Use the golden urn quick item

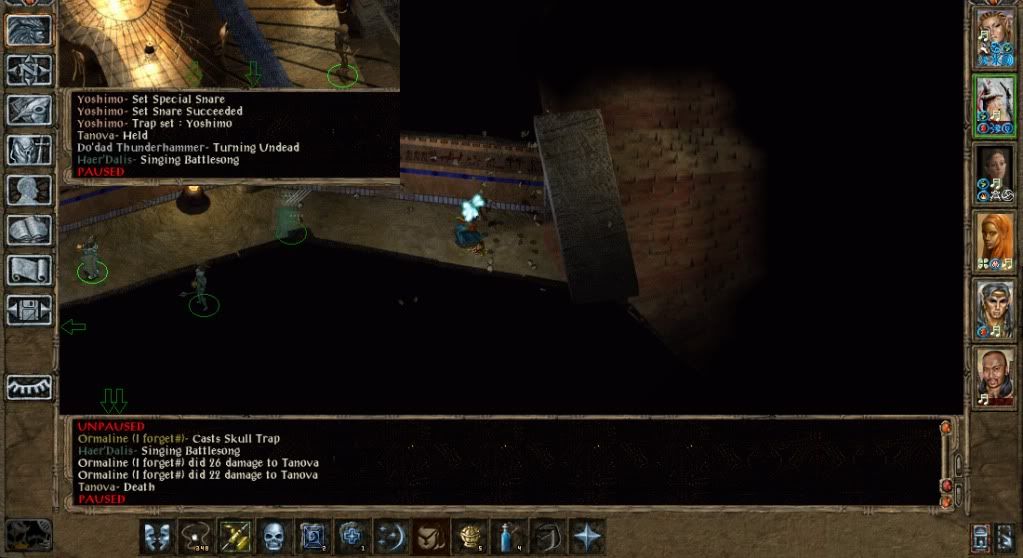(469, 535)
